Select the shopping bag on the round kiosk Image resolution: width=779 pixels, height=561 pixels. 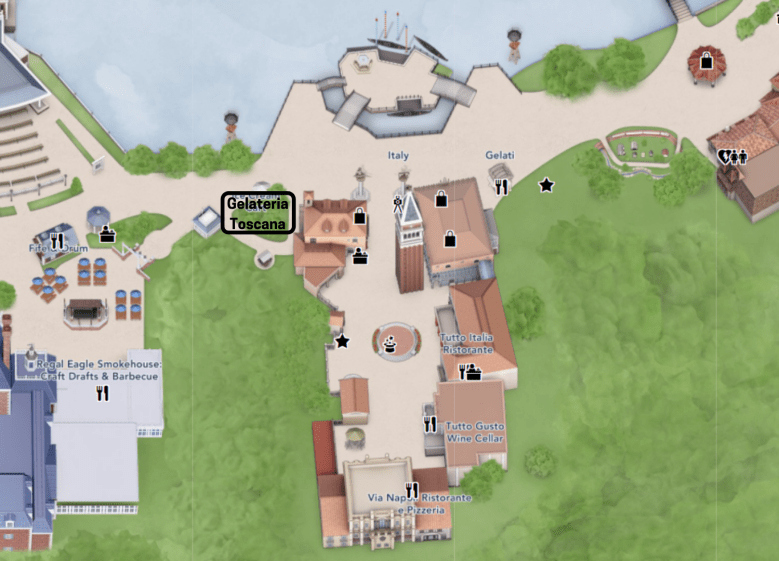(x=706, y=61)
